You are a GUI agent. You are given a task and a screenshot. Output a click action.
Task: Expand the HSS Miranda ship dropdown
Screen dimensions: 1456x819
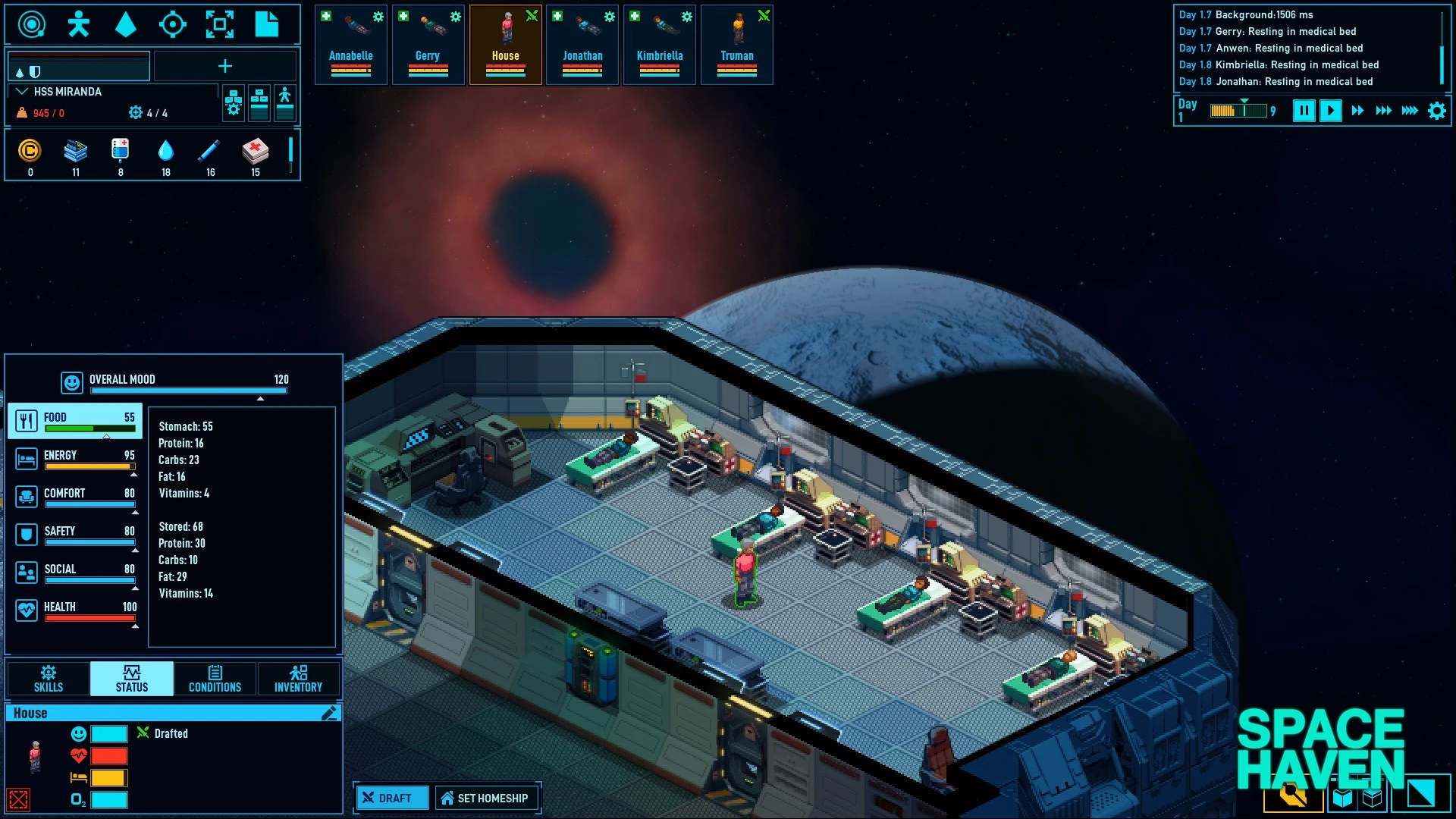(22, 92)
